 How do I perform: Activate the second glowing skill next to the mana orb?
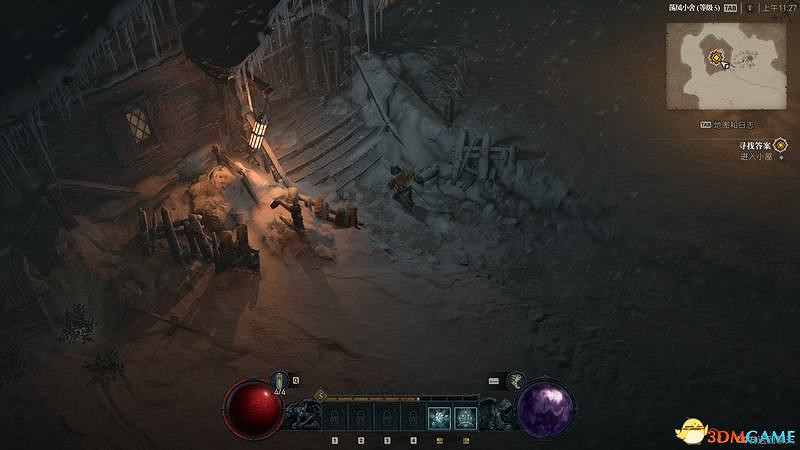point(465,417)
